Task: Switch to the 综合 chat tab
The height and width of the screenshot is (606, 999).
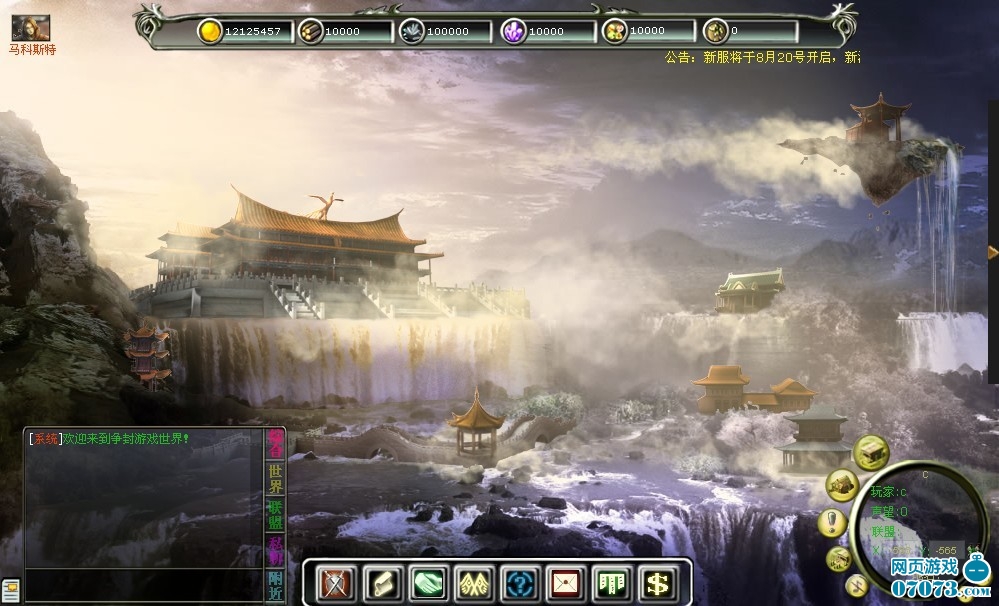Action: coord(275,443)
